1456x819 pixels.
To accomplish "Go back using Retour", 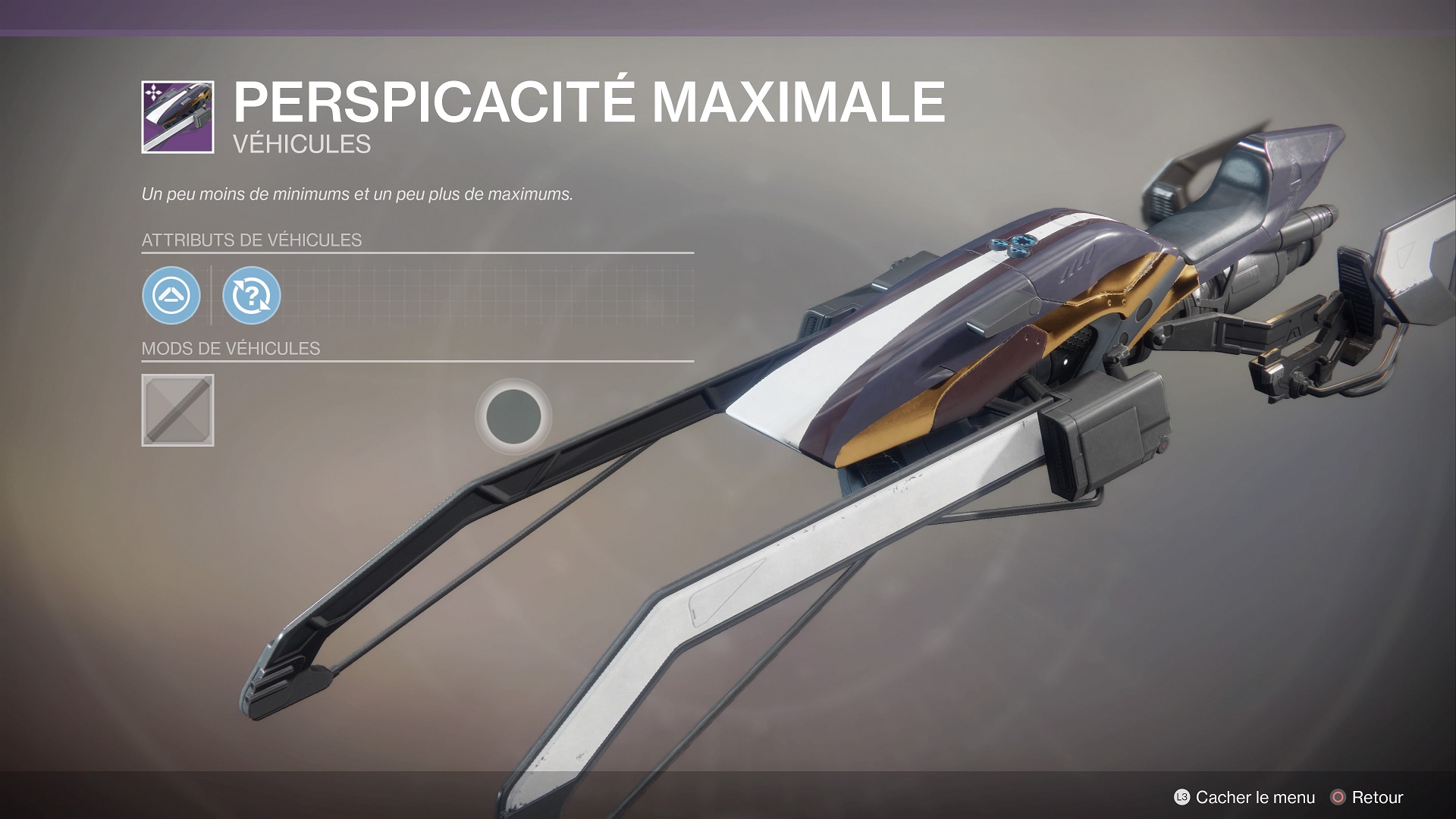I will [x=1367, y=797].
